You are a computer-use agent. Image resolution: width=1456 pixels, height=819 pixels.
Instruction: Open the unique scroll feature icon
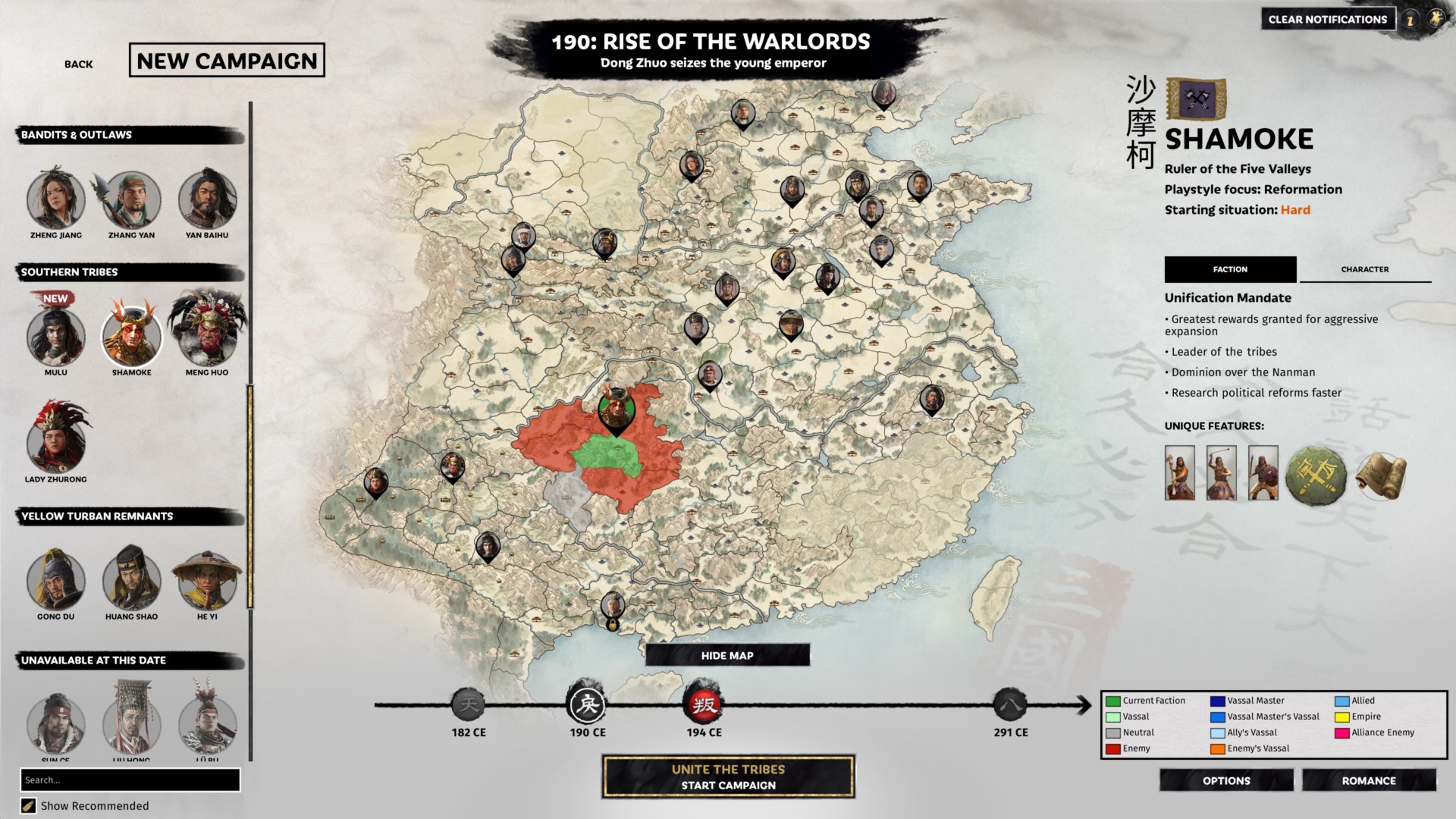[x=1382, y=474]
